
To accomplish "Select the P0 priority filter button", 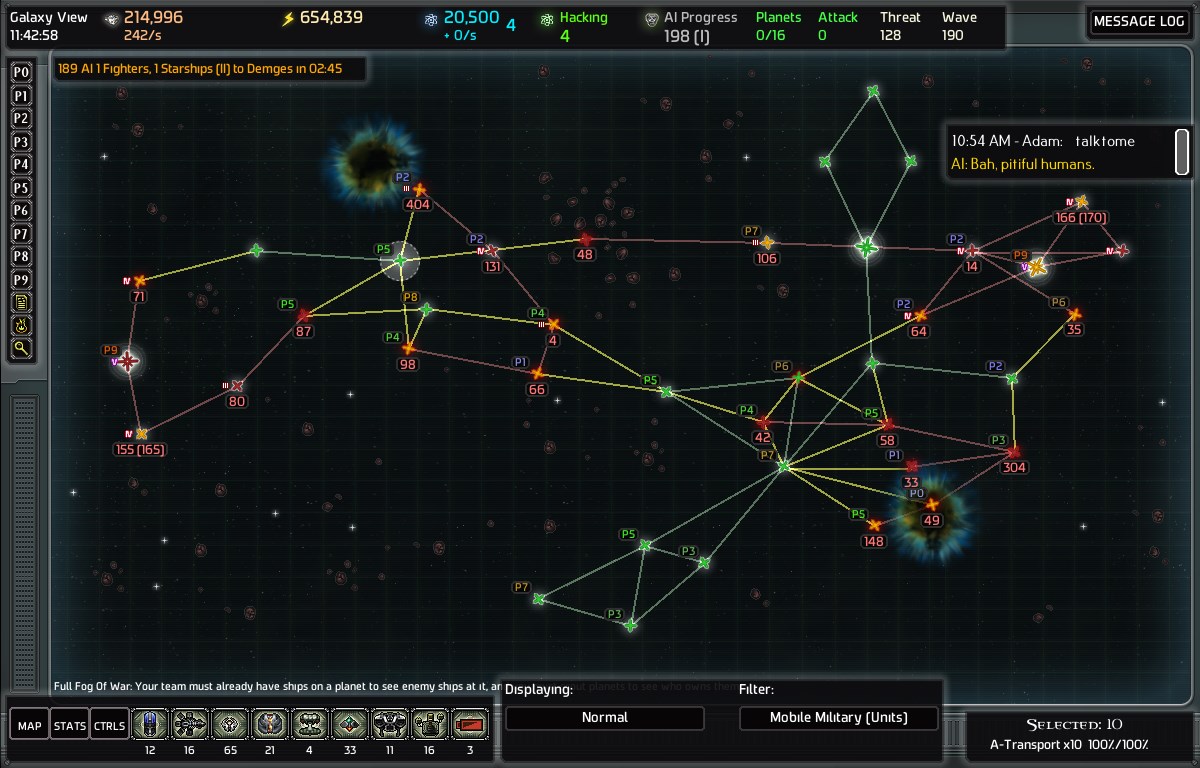I will (21, 72).
